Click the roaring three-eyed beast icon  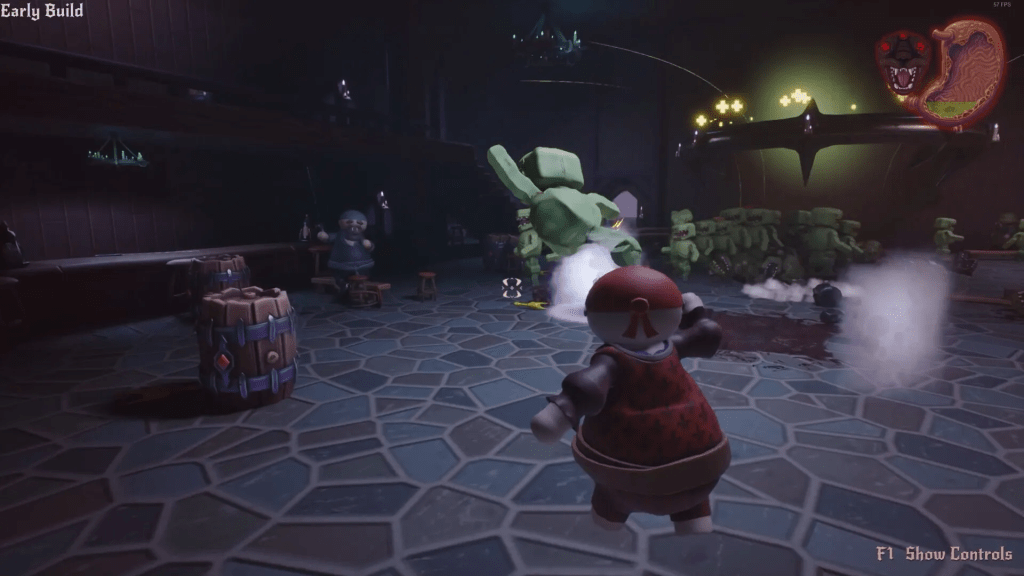click(902, 63)
